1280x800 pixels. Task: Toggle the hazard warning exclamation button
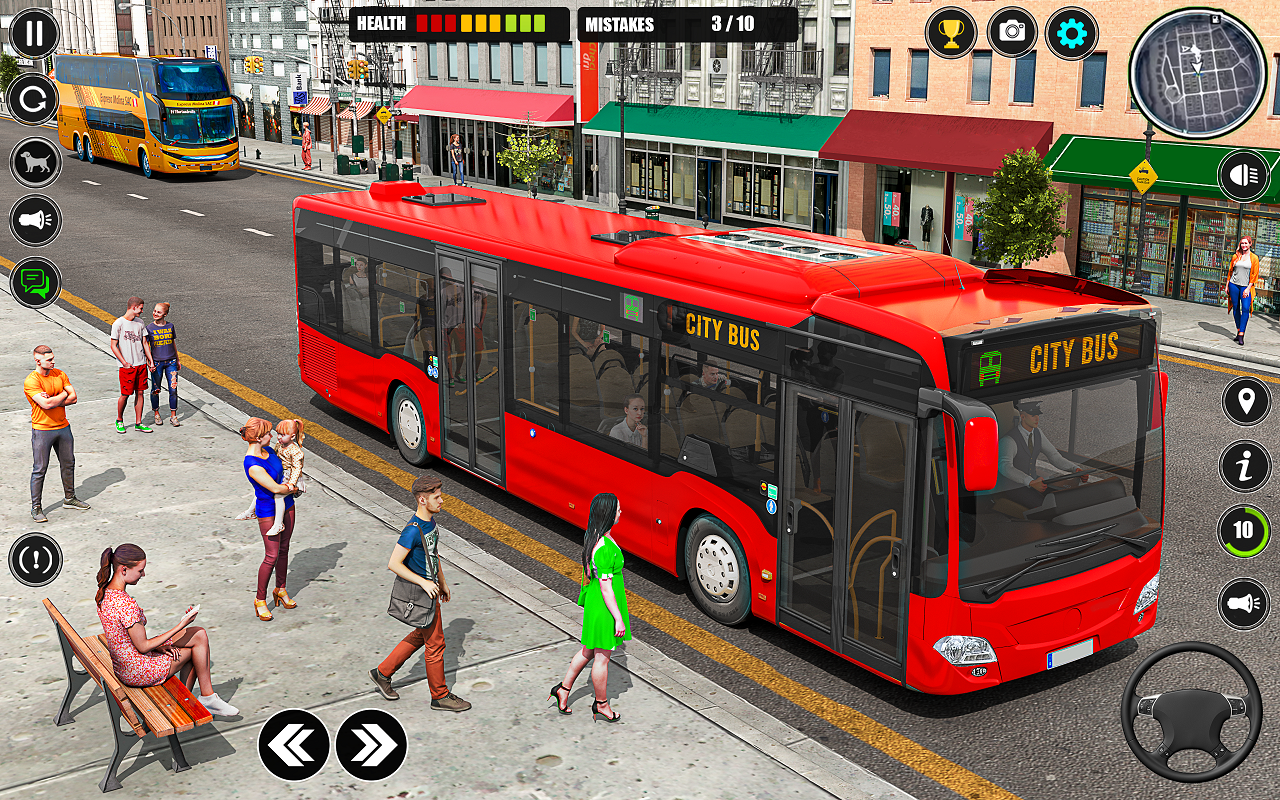[x=35, y=559]
